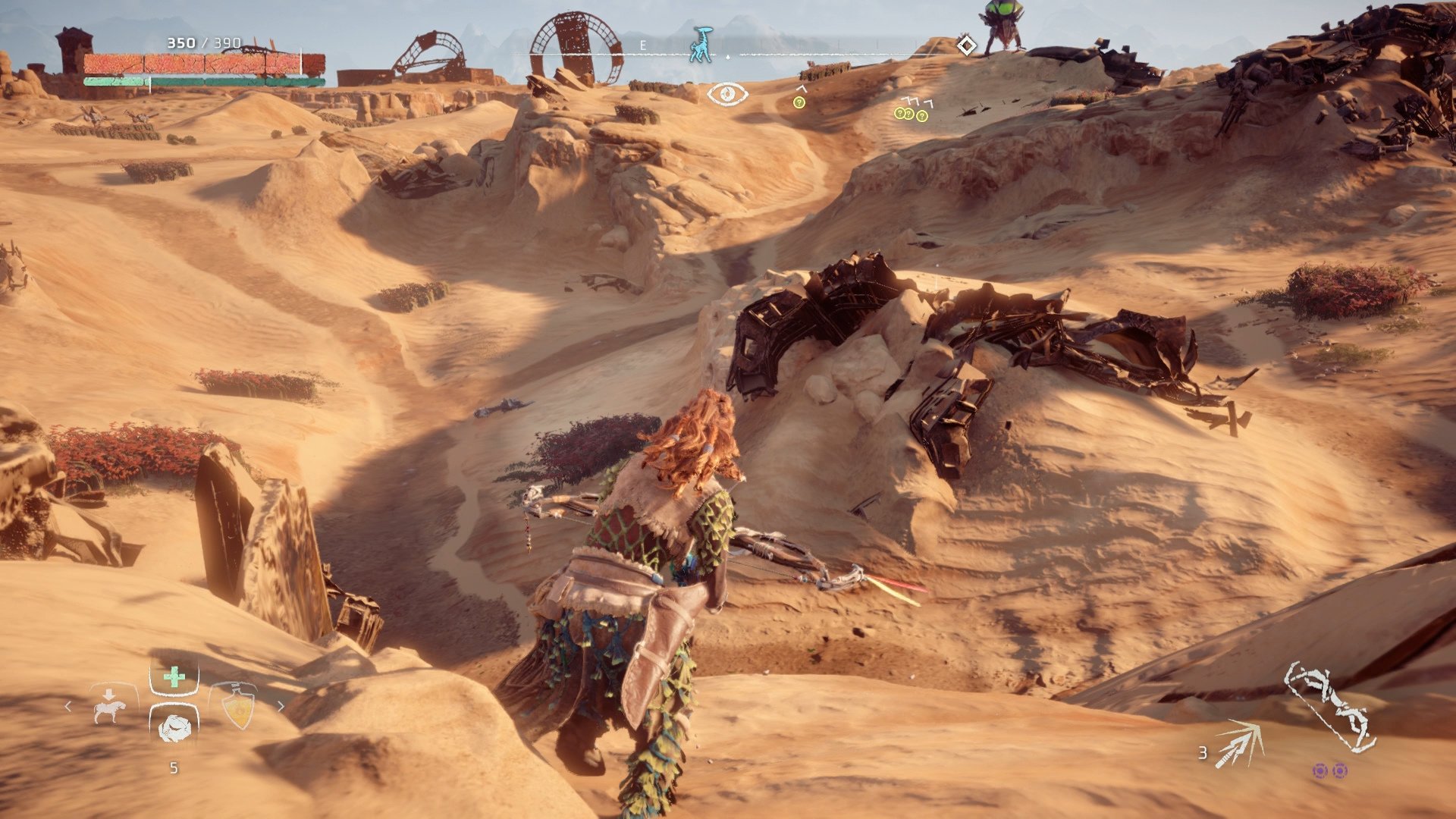Screen dimensions: 1456x819
Task: Open the next item wheel with right chevron
Action: point(281,705)
